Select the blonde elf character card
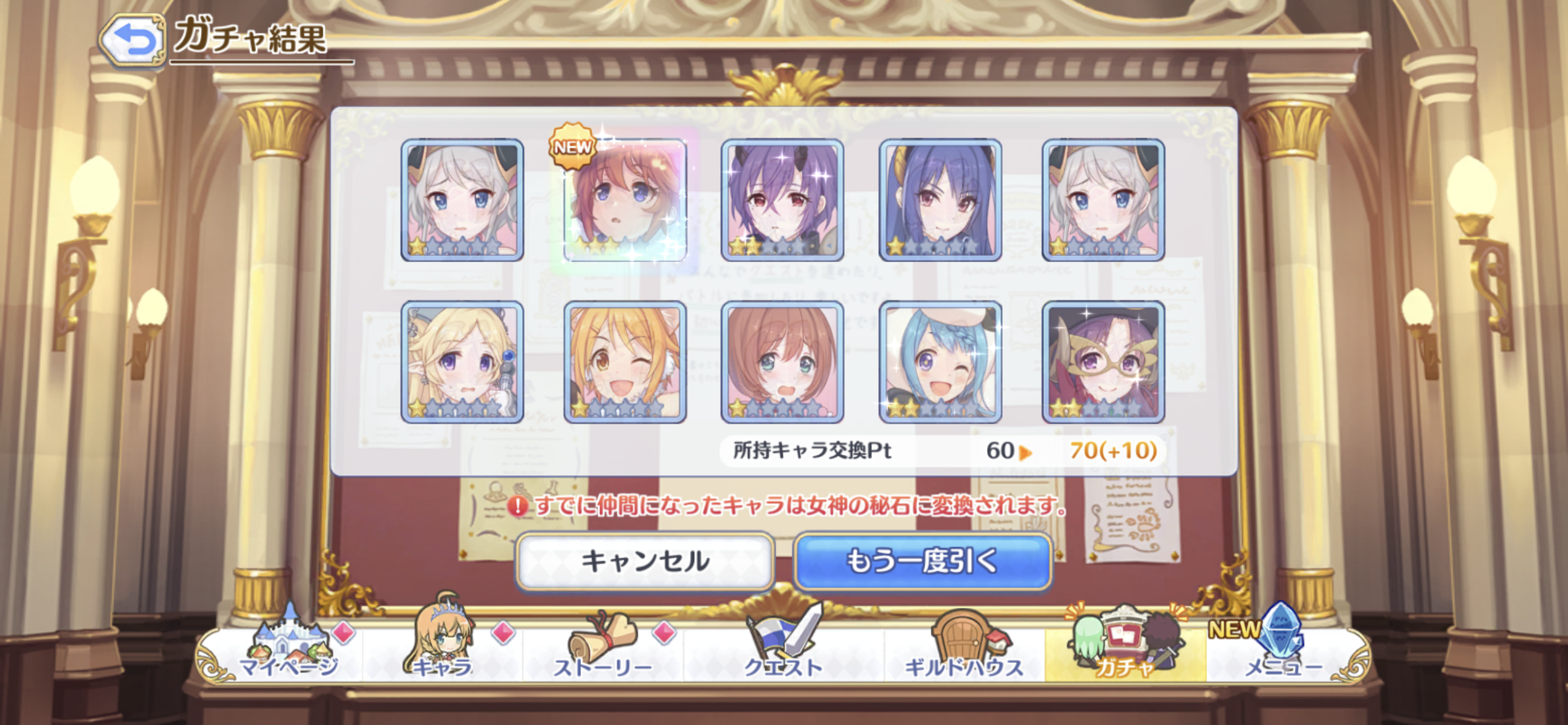This screenshot has width=1568, height=725. pyautogui.click(x=462, y=362)
